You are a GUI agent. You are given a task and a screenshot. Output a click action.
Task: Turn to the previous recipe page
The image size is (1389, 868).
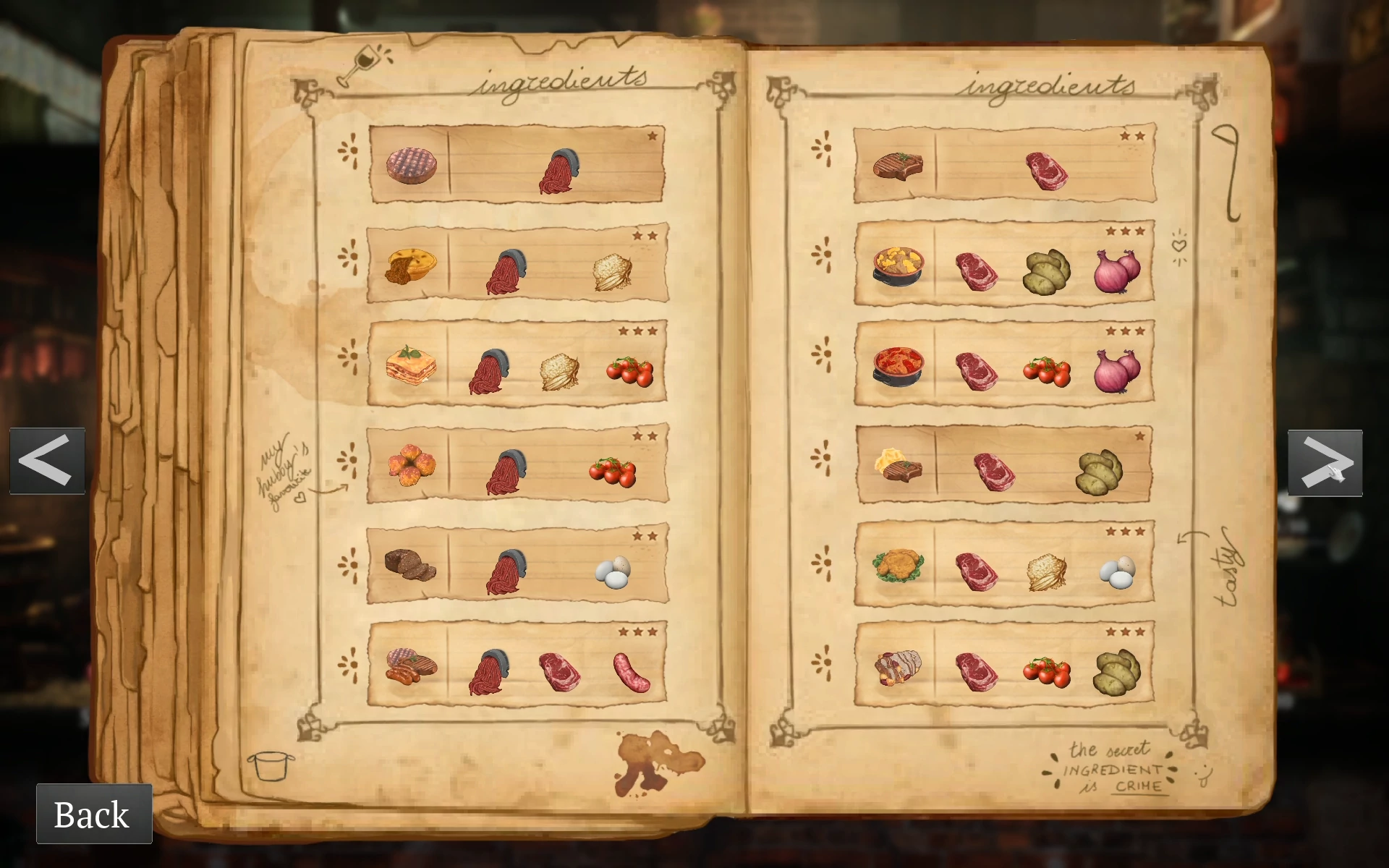[47, 461]
